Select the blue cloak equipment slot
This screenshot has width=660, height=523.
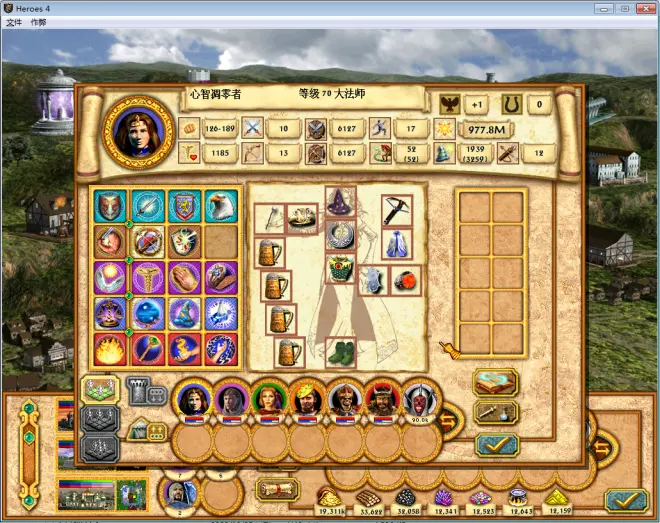pyautogui.click(x=396, y=244)
